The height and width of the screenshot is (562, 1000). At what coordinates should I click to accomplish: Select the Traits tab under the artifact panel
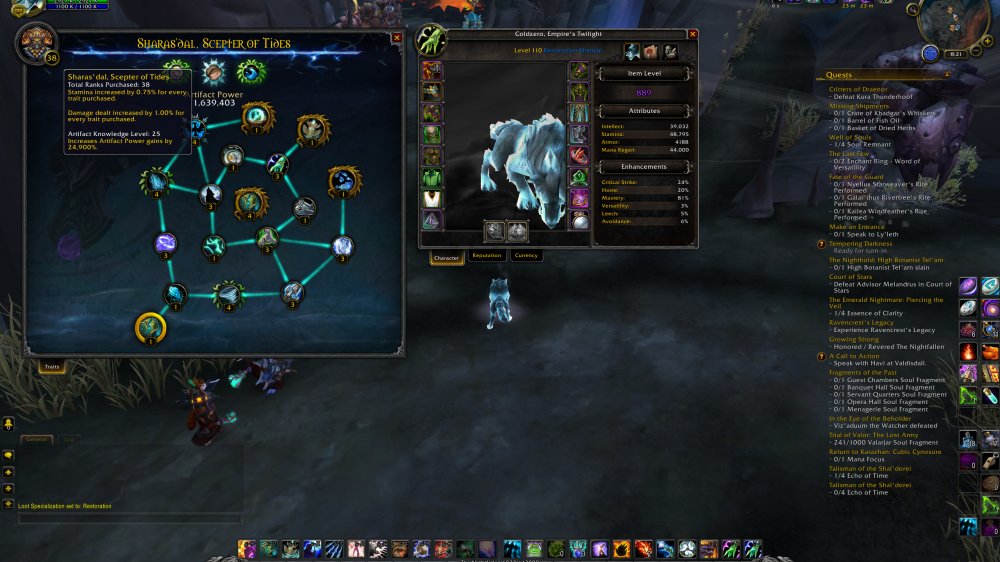(49, 367)
